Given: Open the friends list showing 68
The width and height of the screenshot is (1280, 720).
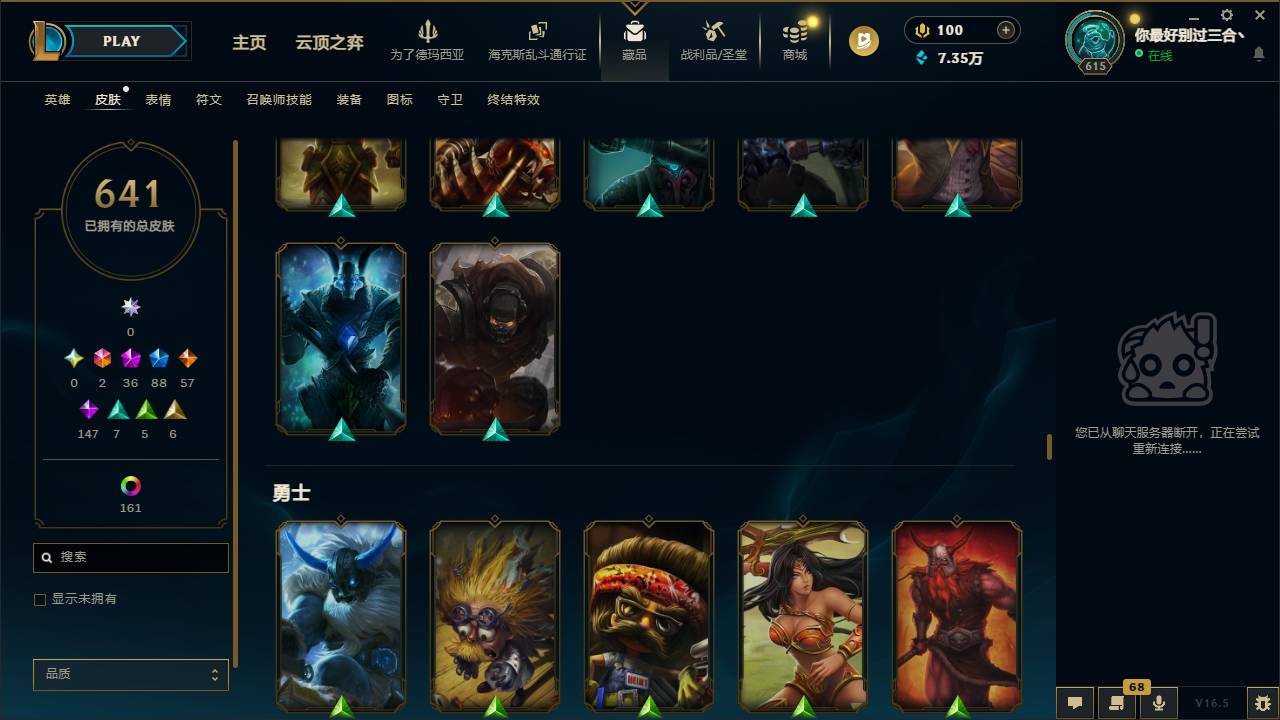Looking at the screenshot, I should click(1117, 703).
